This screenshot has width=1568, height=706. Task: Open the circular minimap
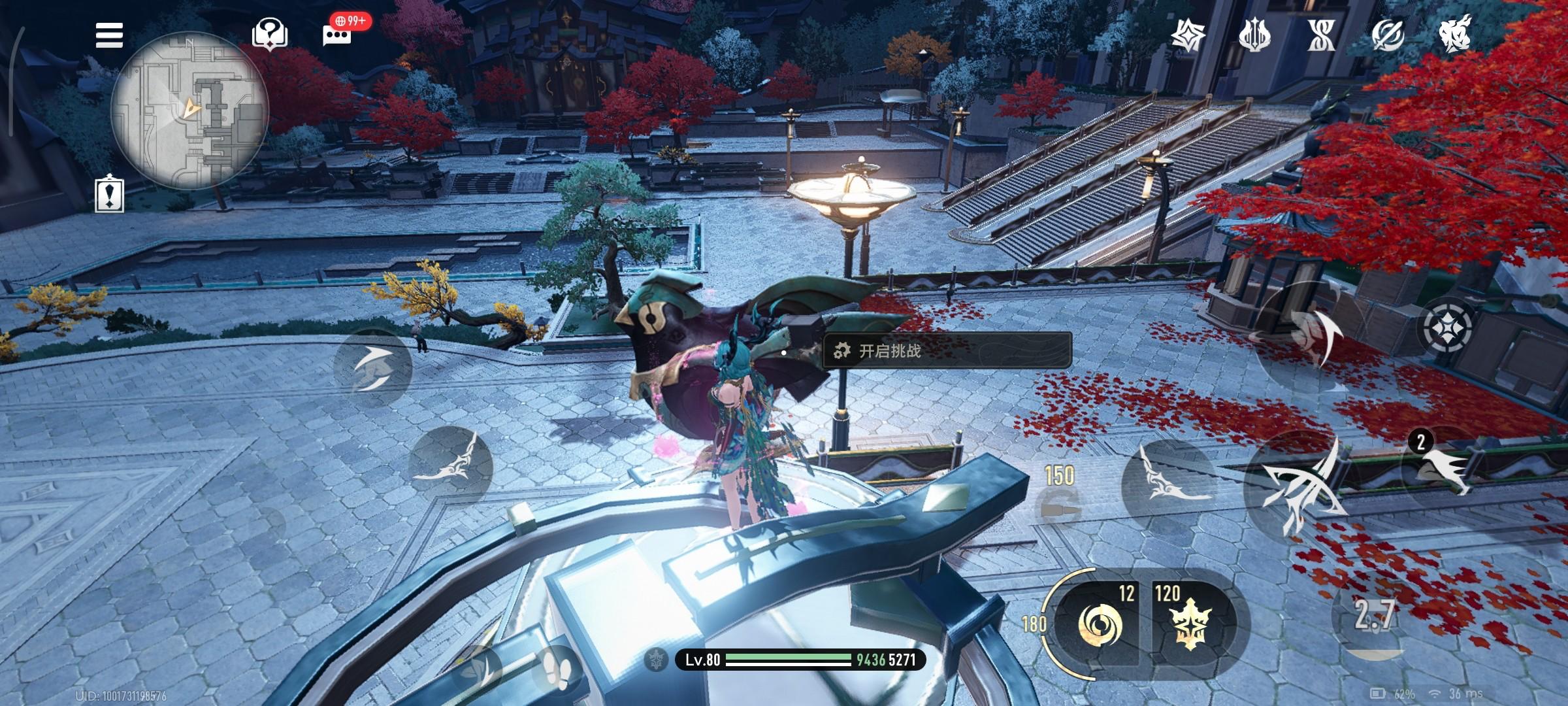pos(189,112)
